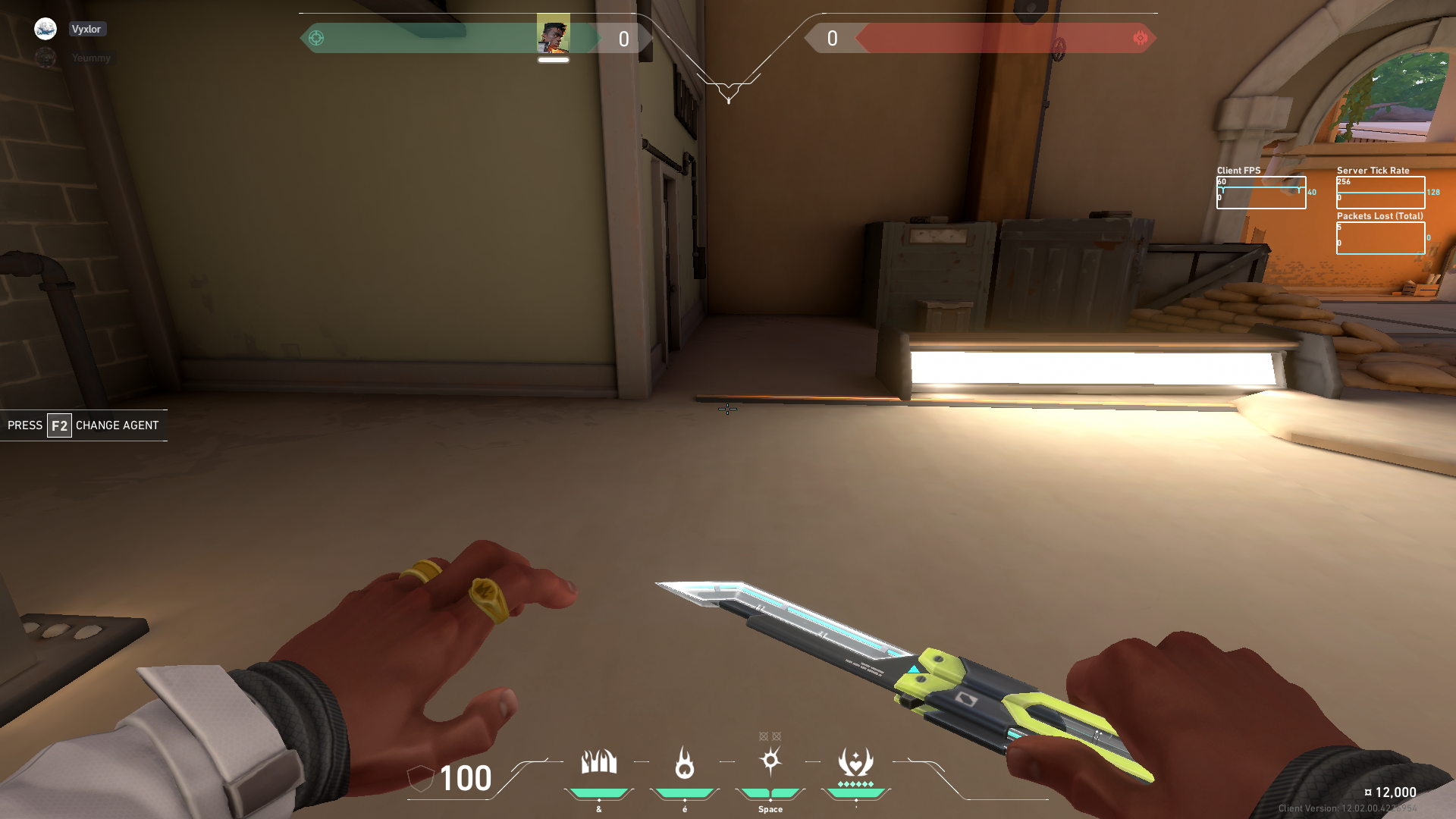Click Yeummy's dimmed avatar icon

pos(45,56)
